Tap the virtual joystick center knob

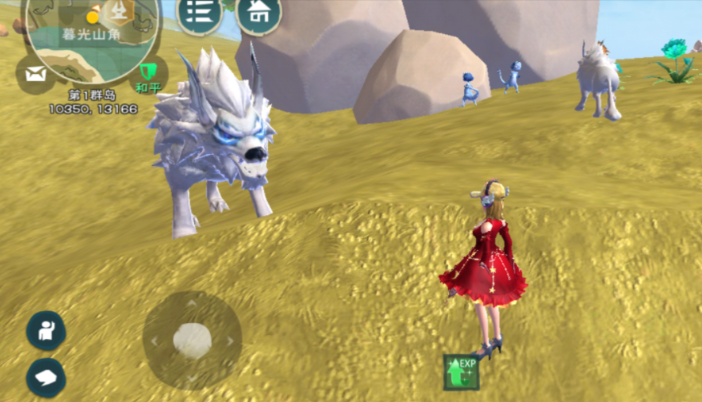[191, 340]
